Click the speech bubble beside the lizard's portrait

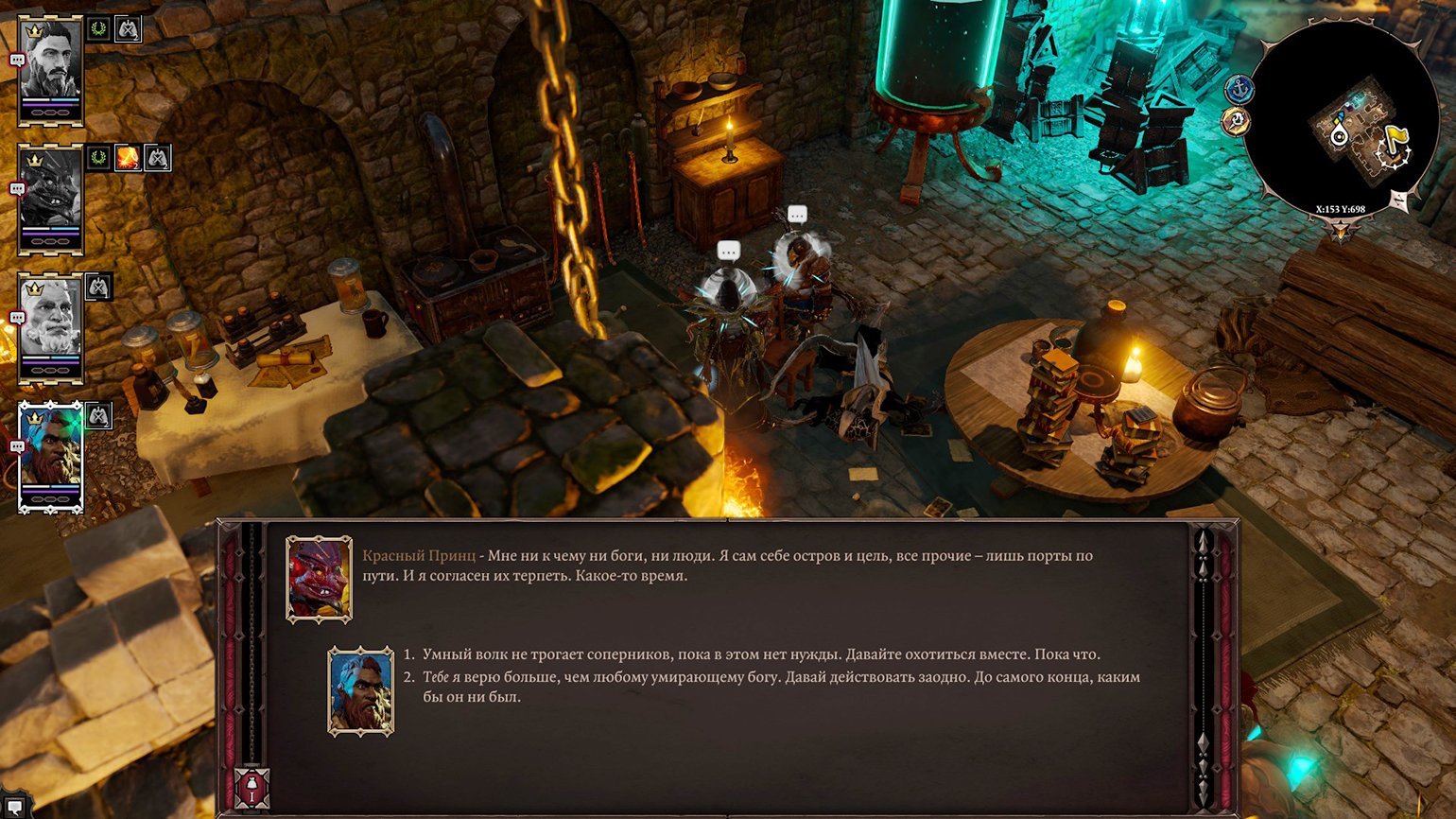[16, 188]
